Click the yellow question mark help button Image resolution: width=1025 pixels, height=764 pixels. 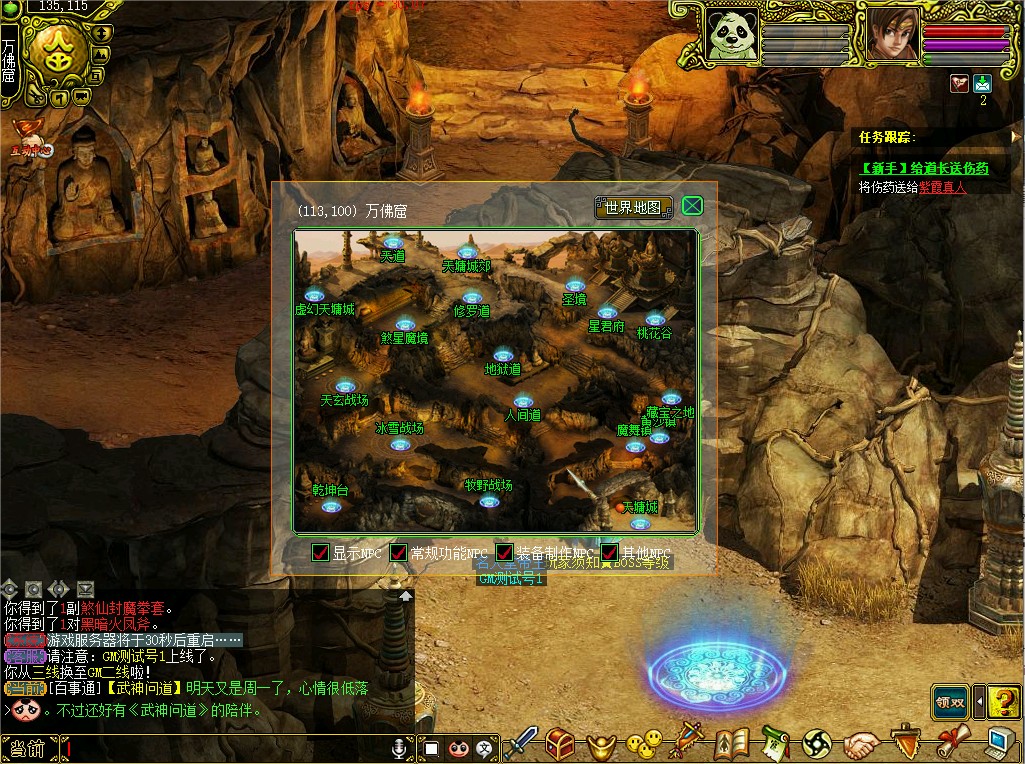coord(1003,701)
